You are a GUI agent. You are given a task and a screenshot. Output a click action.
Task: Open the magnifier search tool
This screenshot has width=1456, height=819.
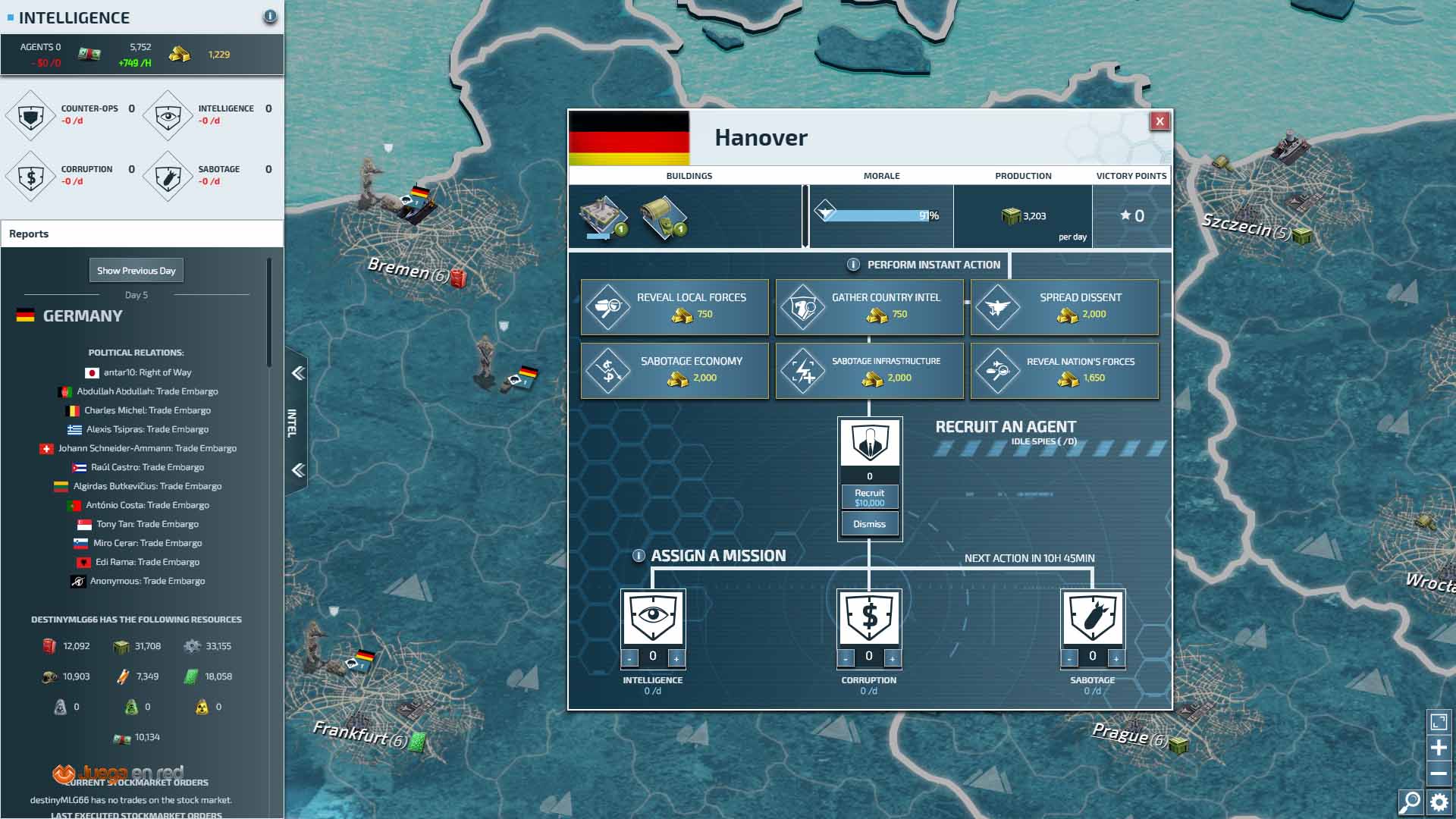point(1410,802)
